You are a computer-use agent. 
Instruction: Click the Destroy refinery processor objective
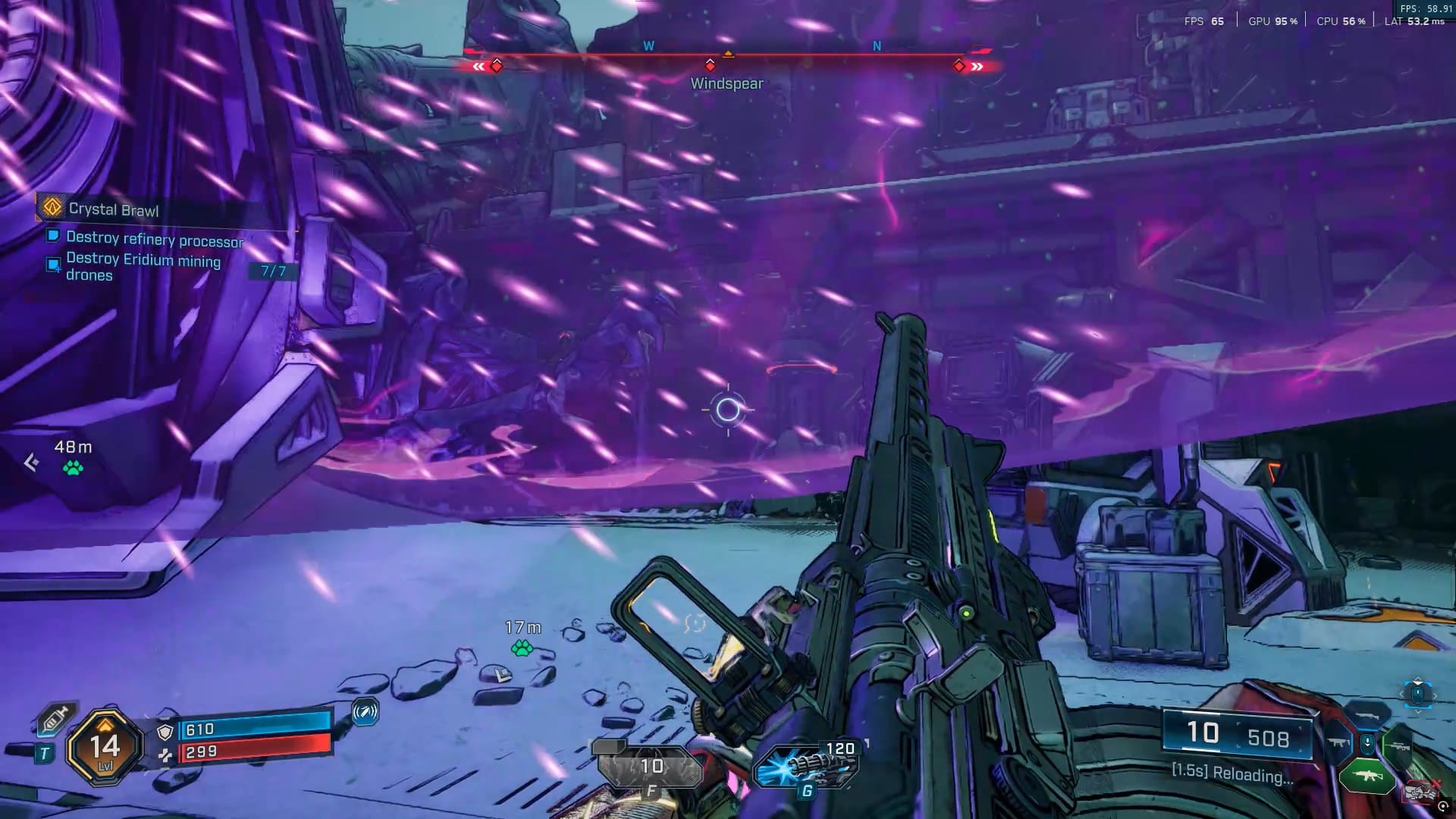[x=155, y=239]
